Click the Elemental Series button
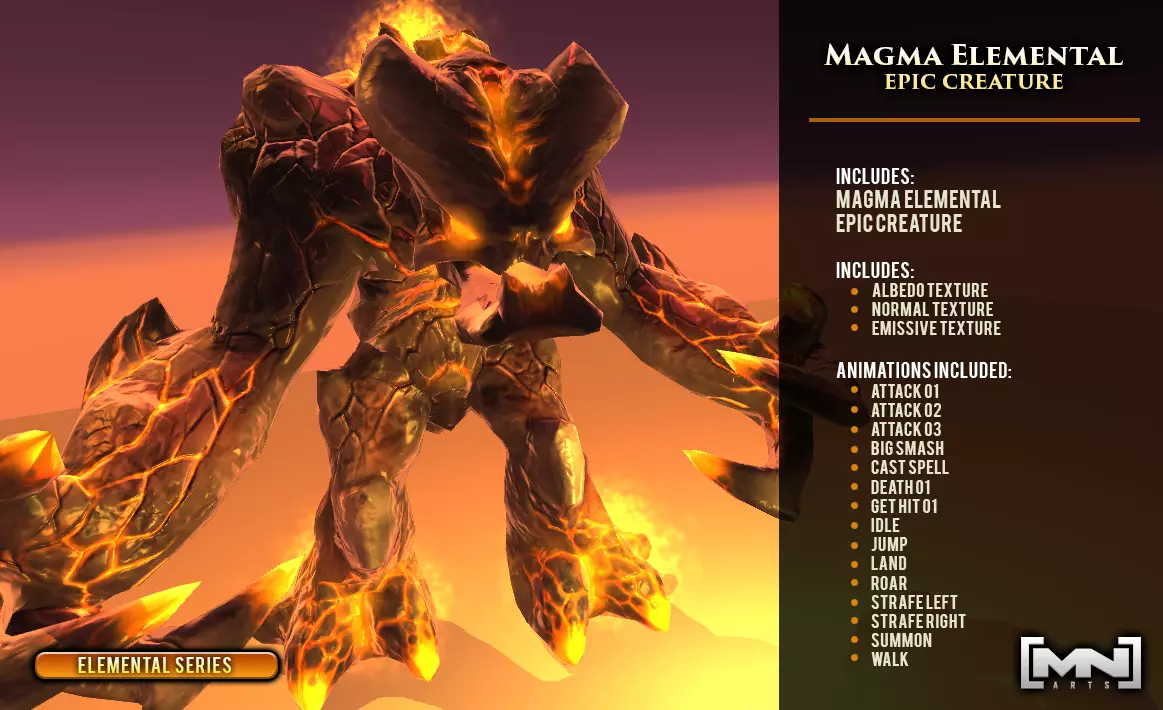Viewport: 1163px width, 710px height. point(156,665)
